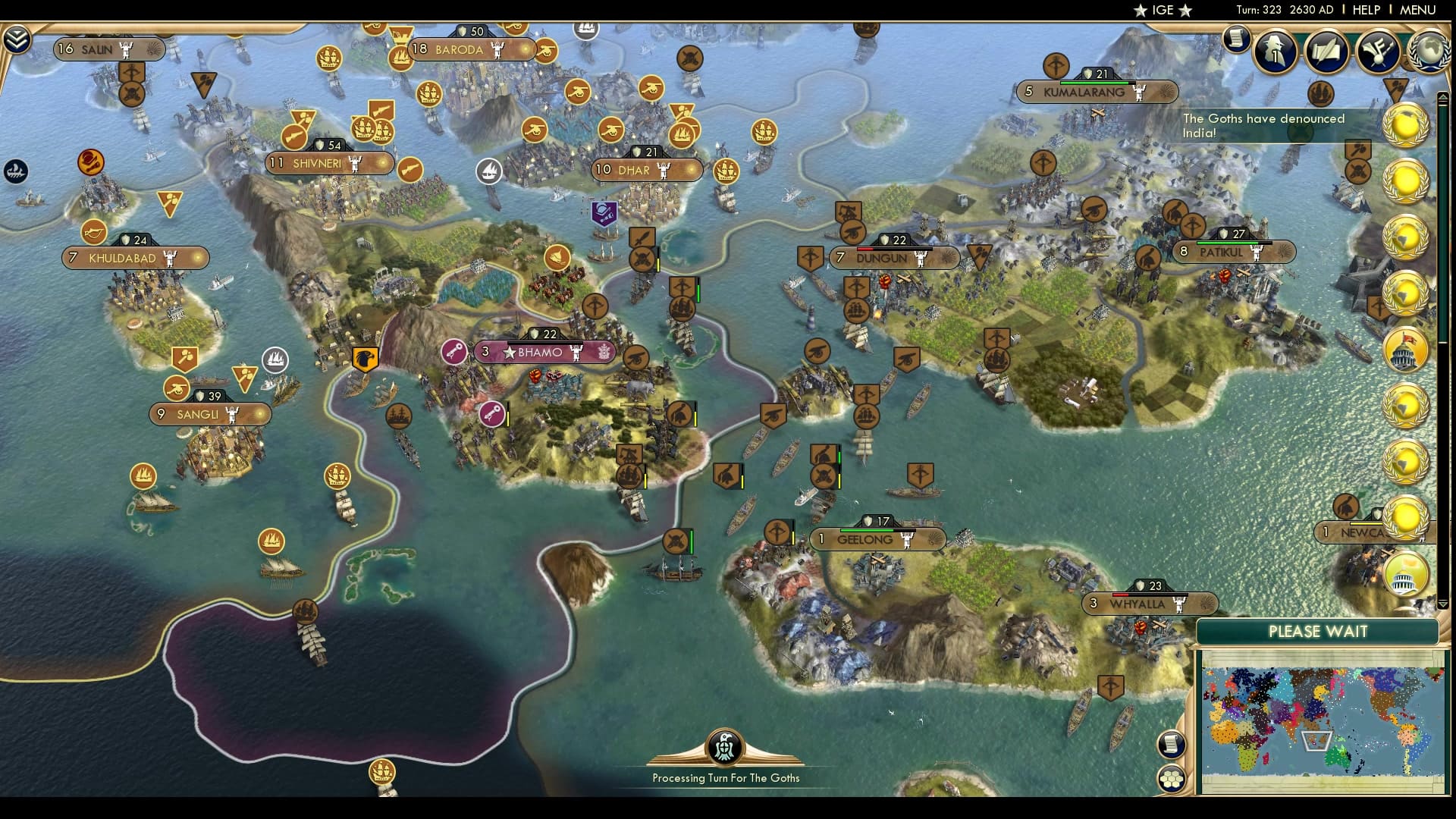
Task: Open the Notification Log scroll icon
Action: point(1236,38)
